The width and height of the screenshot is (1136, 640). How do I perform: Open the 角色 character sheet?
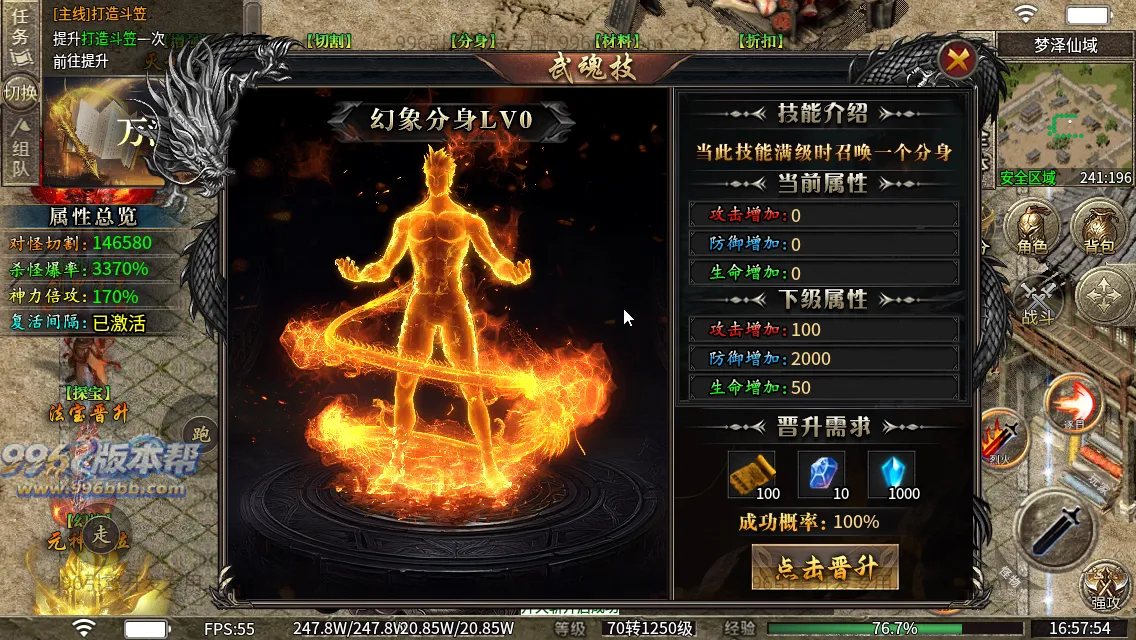[x=1032, y=227]
